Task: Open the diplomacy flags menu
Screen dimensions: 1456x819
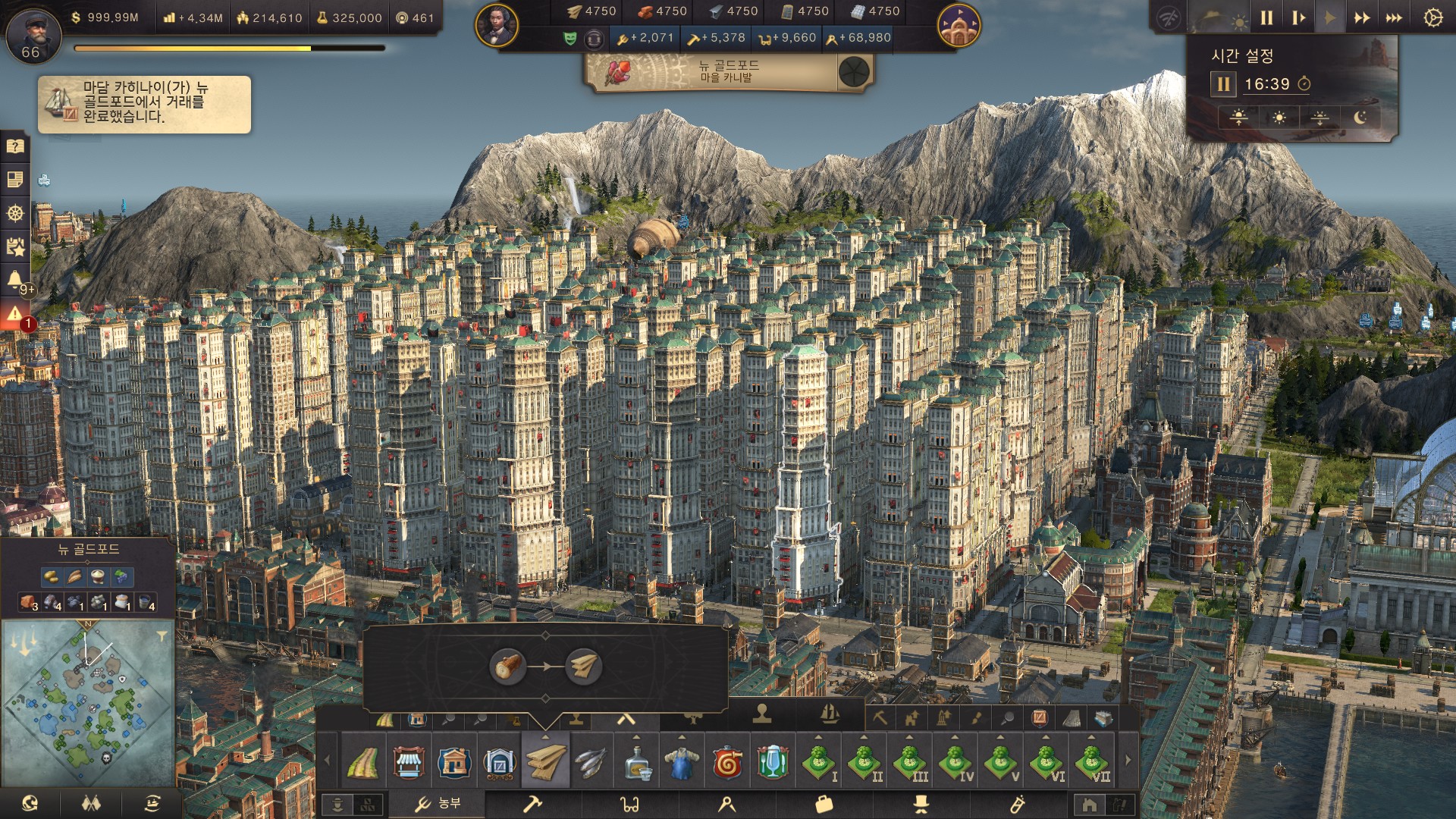Action: 91,803
